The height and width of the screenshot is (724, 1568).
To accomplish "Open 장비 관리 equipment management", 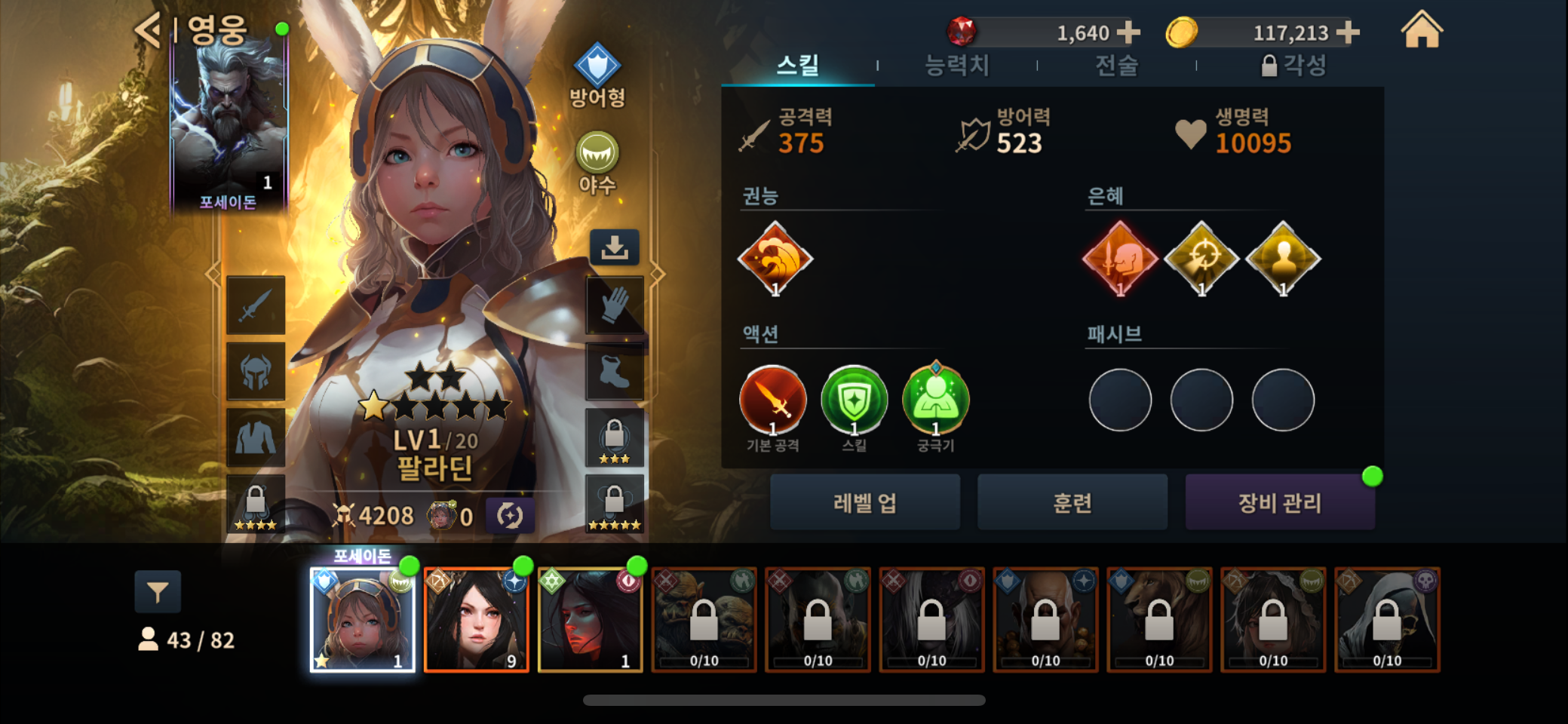I will coord(1279,502).
